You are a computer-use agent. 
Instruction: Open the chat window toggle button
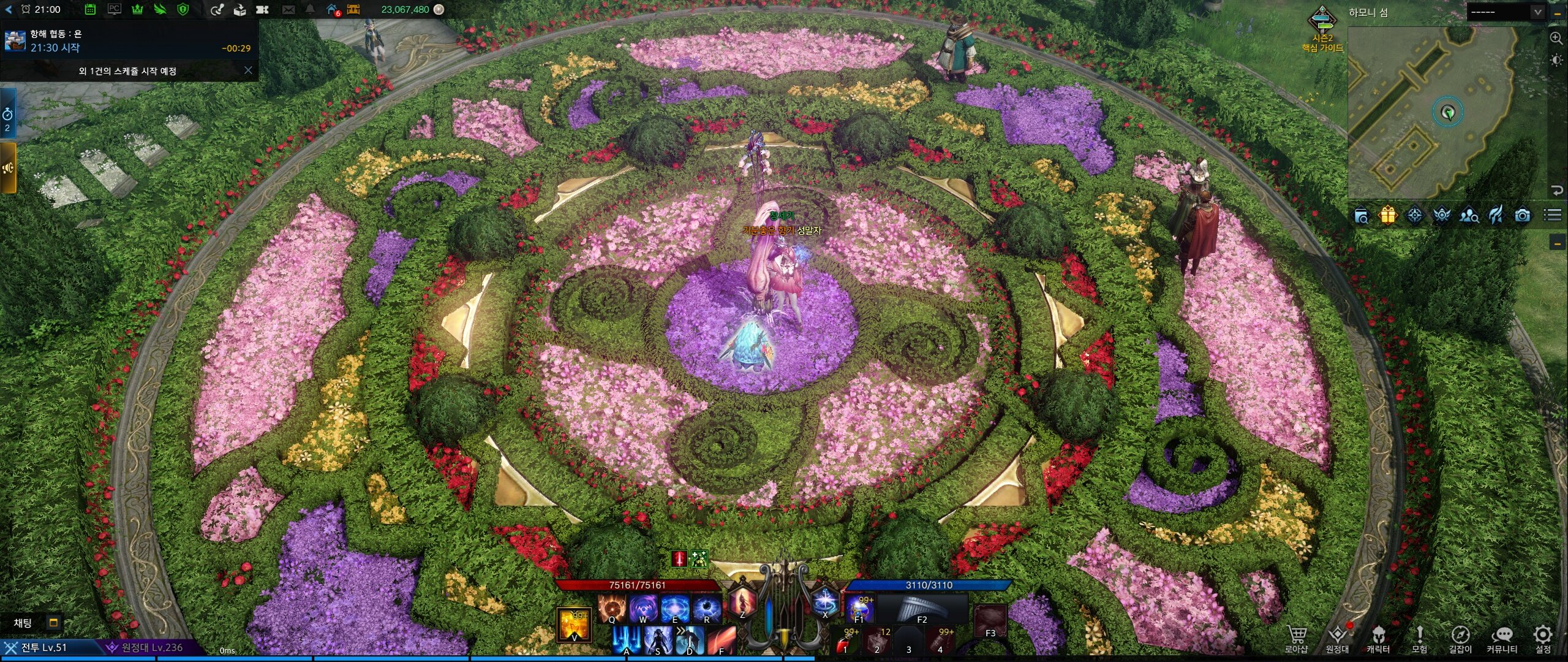53,623
